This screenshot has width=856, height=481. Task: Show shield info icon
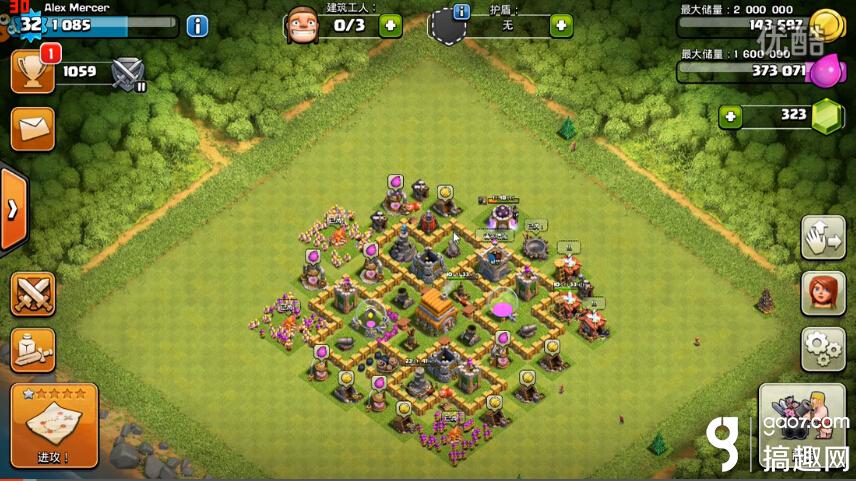(x=462, y=12)
